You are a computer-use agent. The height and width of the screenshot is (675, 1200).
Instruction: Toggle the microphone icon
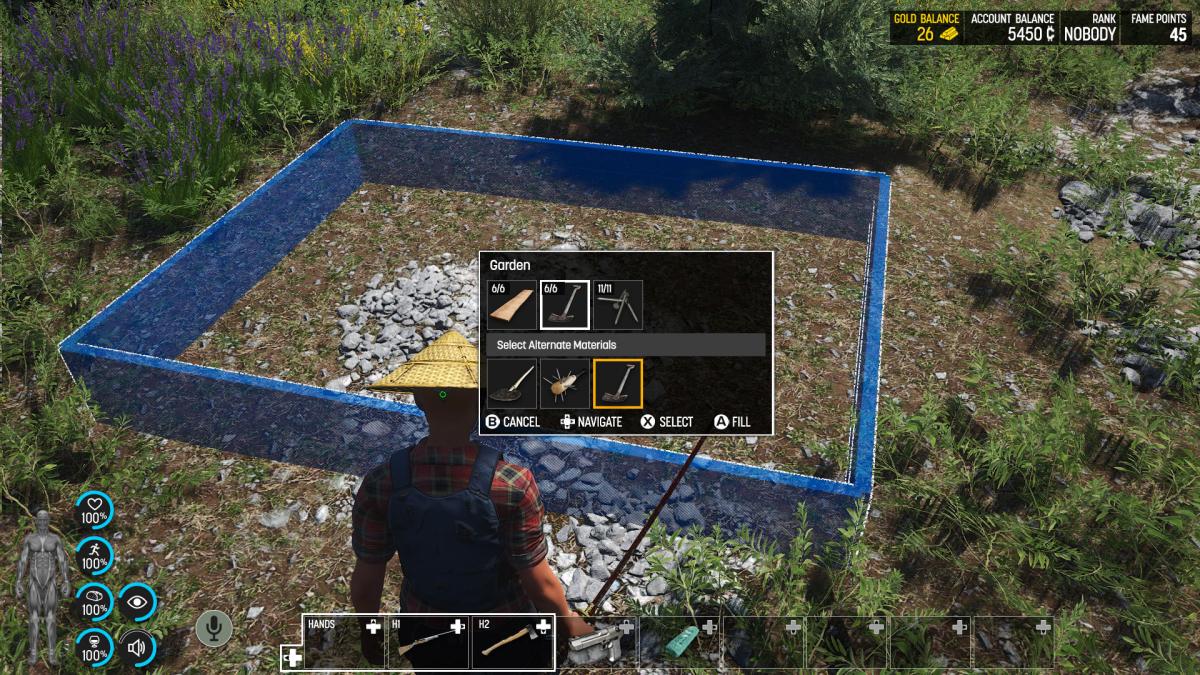coord(213,628)
